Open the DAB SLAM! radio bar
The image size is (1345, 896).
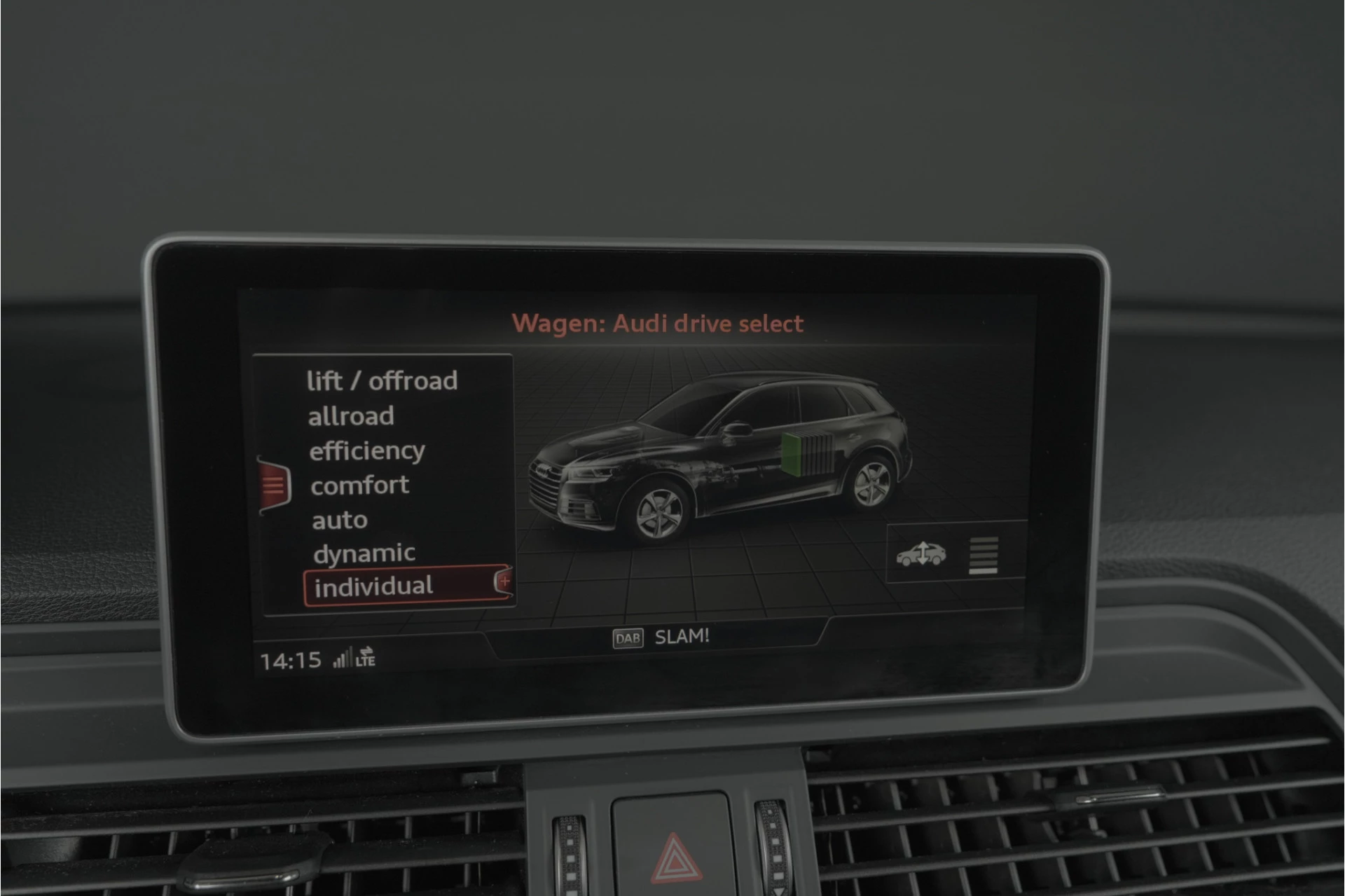(x=661, y=637)
